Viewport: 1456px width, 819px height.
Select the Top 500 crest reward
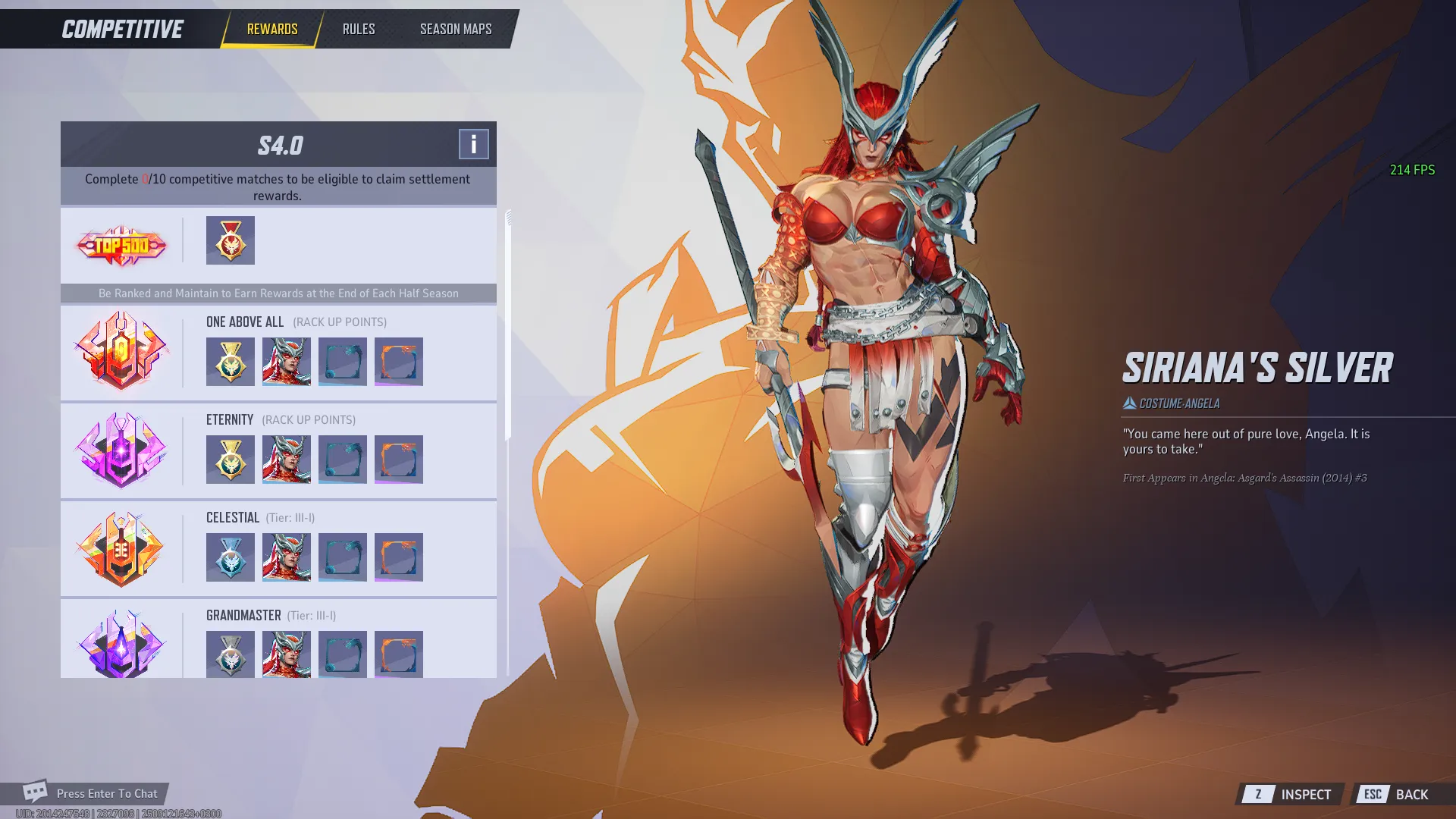(x=230, y=240)
